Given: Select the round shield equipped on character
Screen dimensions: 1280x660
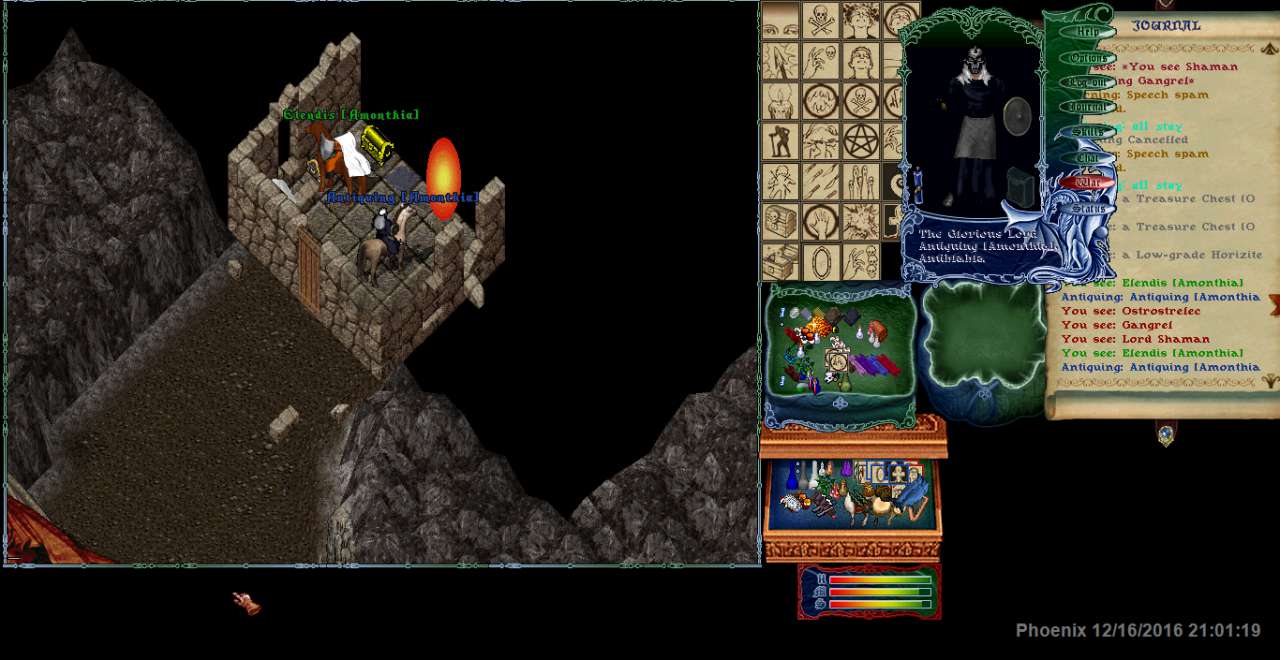Looking at the screenshot, I should click(1016, 116).
